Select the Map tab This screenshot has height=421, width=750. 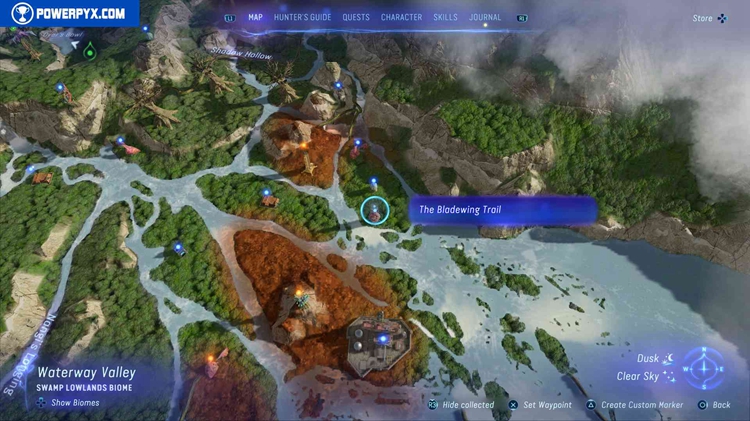pyautogui.click(x=255, y=17)
